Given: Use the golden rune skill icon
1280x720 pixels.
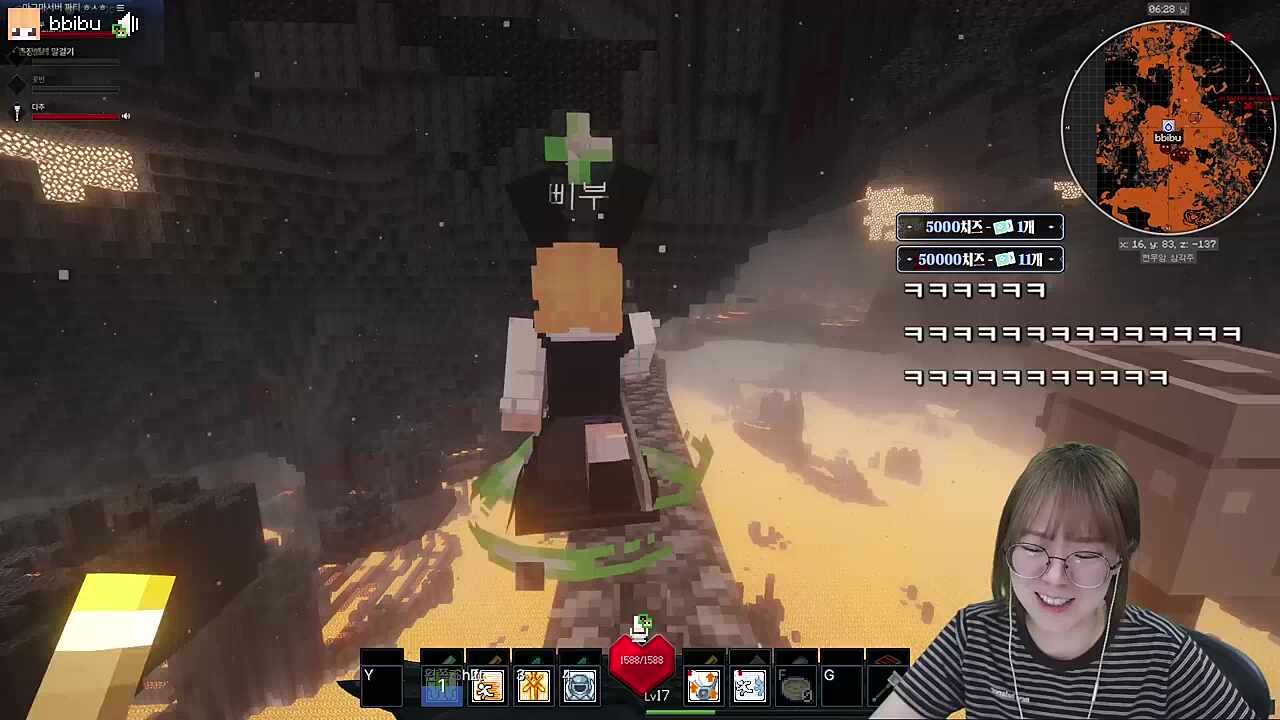Looking at the screenshot, I should click(533, 687).
